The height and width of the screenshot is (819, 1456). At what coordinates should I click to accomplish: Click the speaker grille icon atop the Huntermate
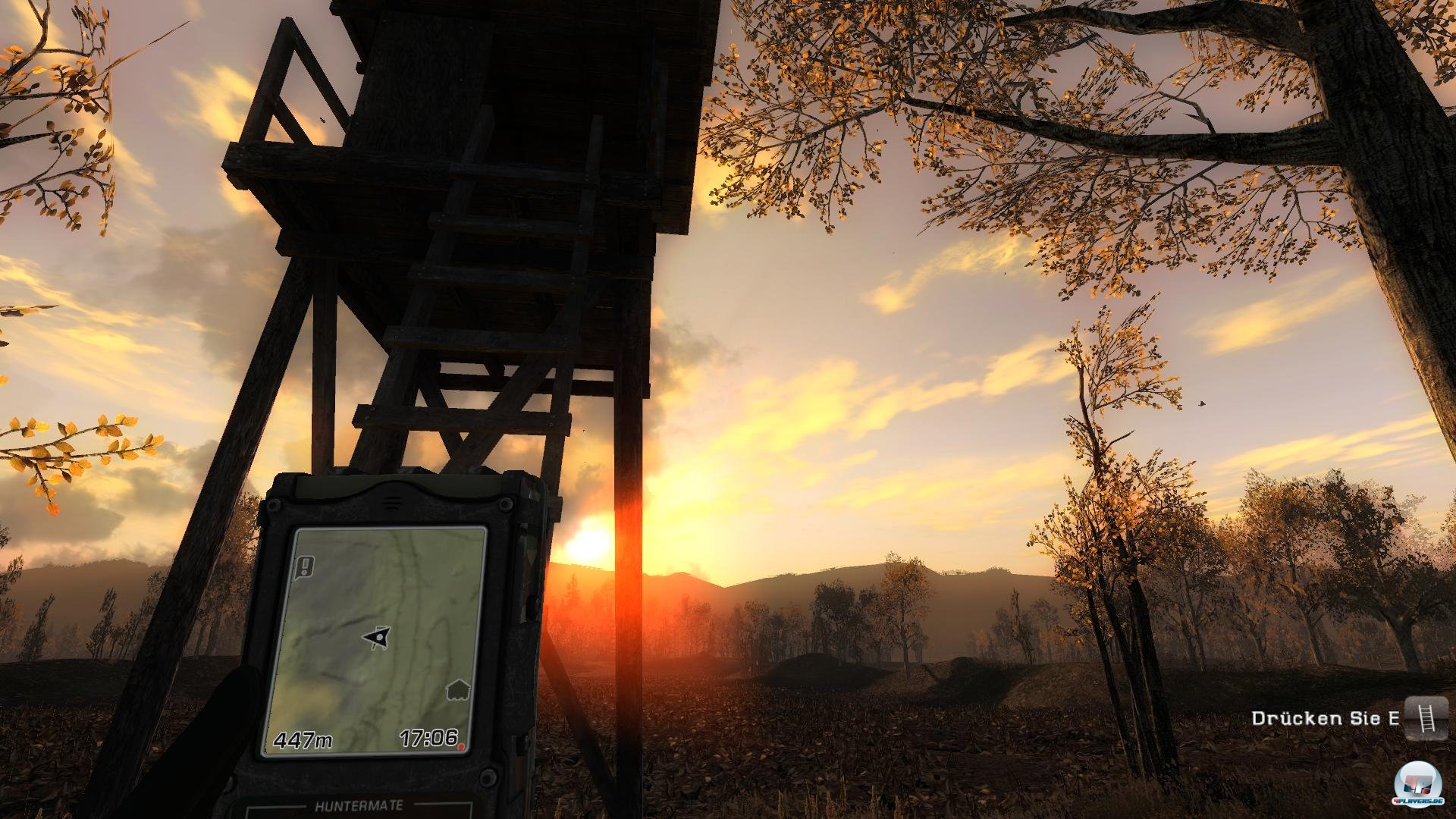[392, 499]
